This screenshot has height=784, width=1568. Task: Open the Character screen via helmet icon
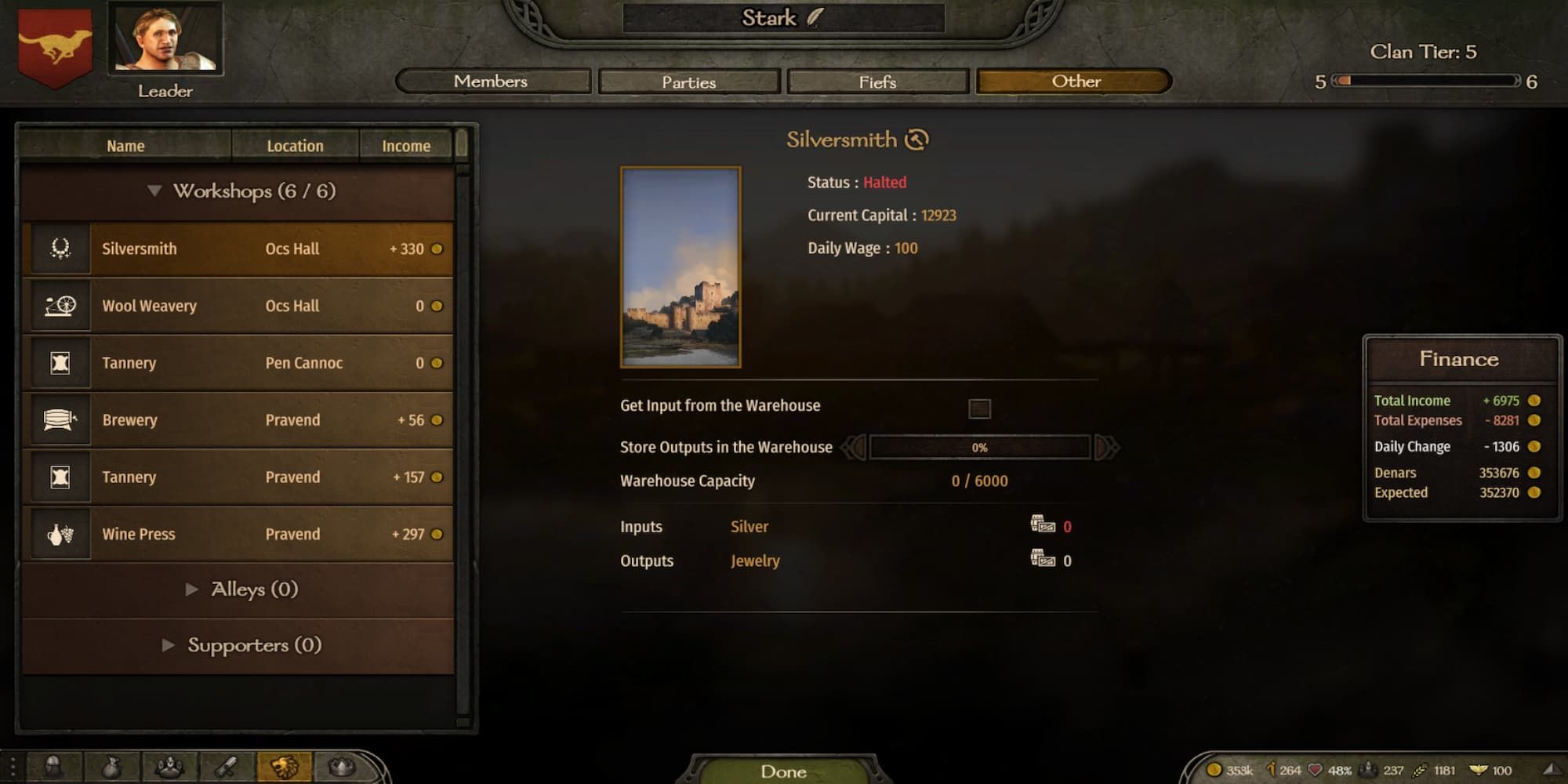(x=52, y=768)
